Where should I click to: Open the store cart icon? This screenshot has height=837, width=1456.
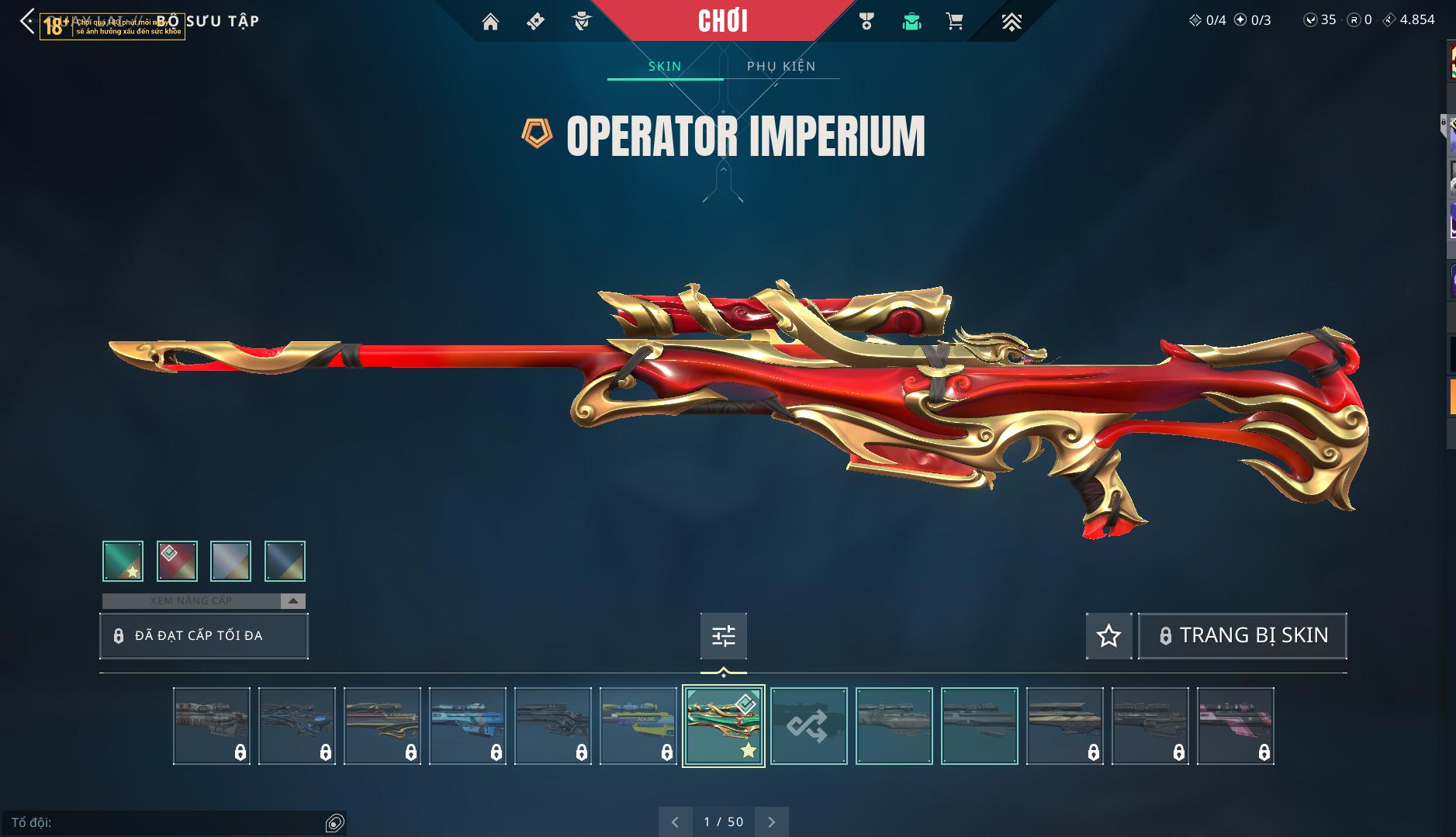(955, 22)
